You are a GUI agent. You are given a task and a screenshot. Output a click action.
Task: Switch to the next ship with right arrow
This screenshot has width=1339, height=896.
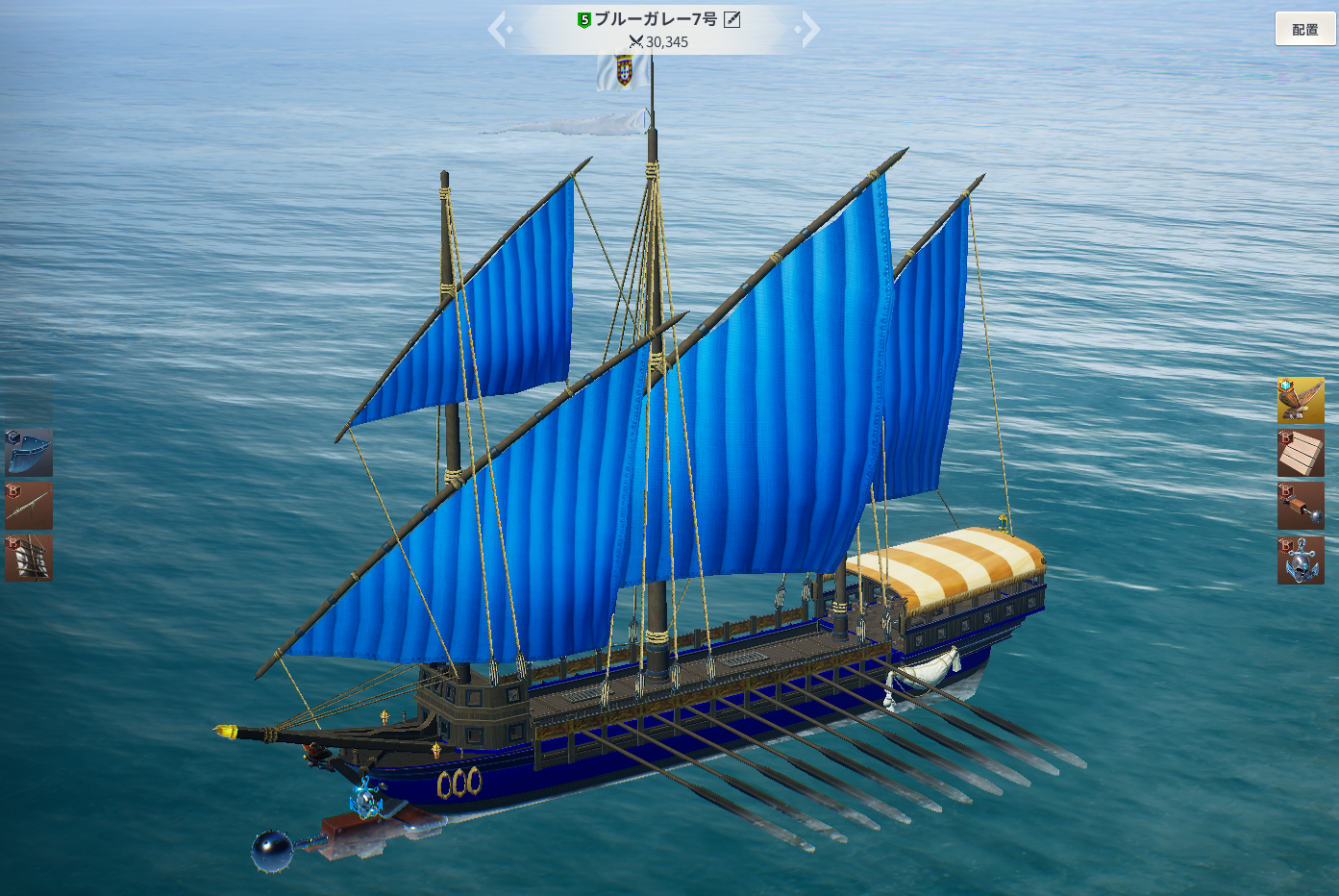point(809,30)
